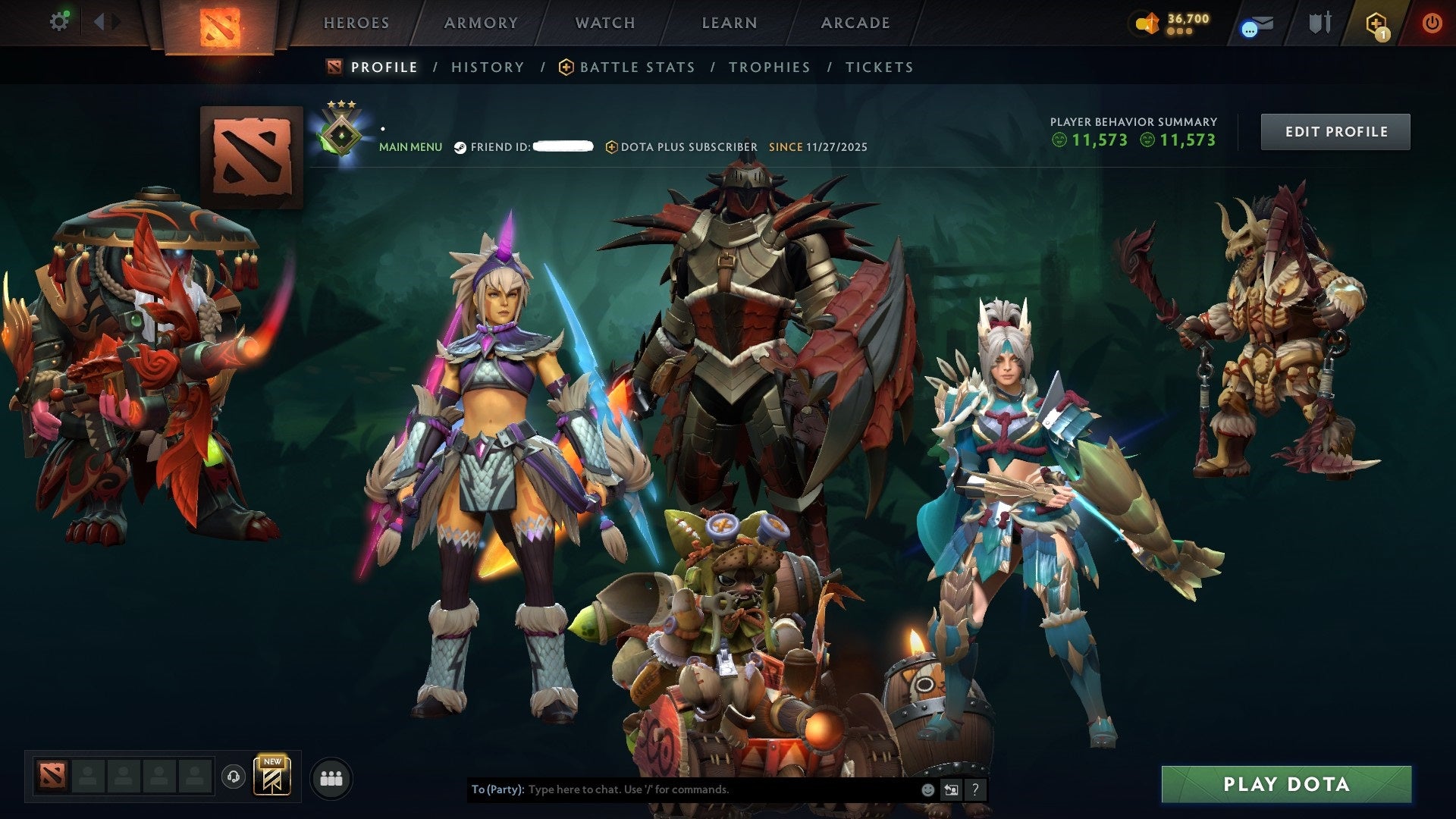This screenshot has height=819, width=1456.
Task: Click the red power button
Action: pyautogui.click(x=1433, y=23)
